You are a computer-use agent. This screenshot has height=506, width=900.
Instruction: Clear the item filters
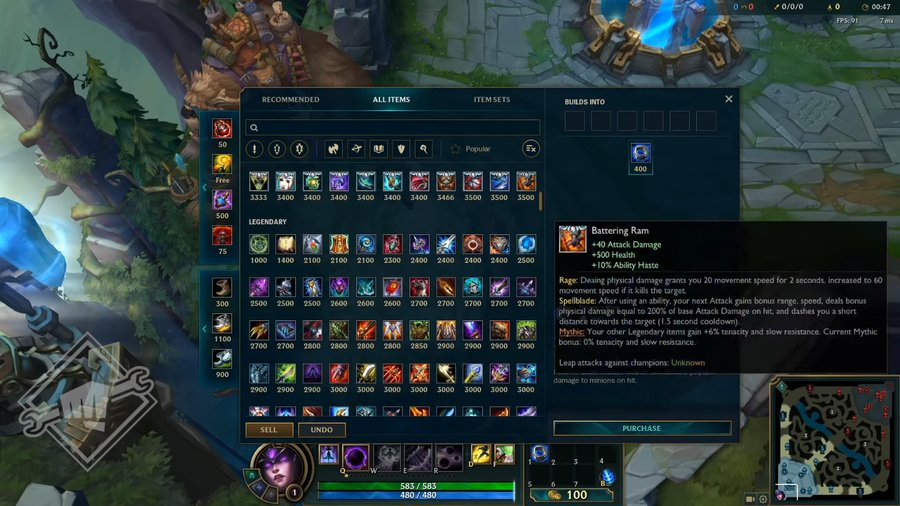tap(531, 149)
